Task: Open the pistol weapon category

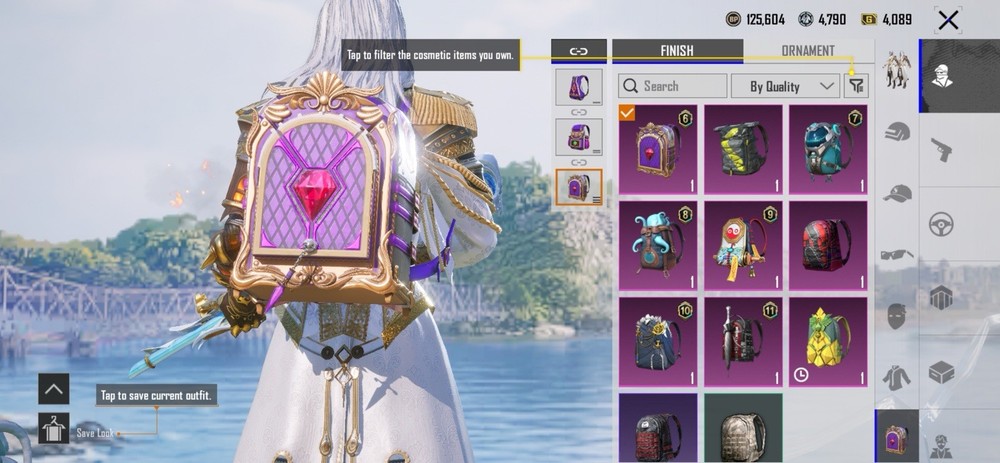Action: (x=941, y=150)
